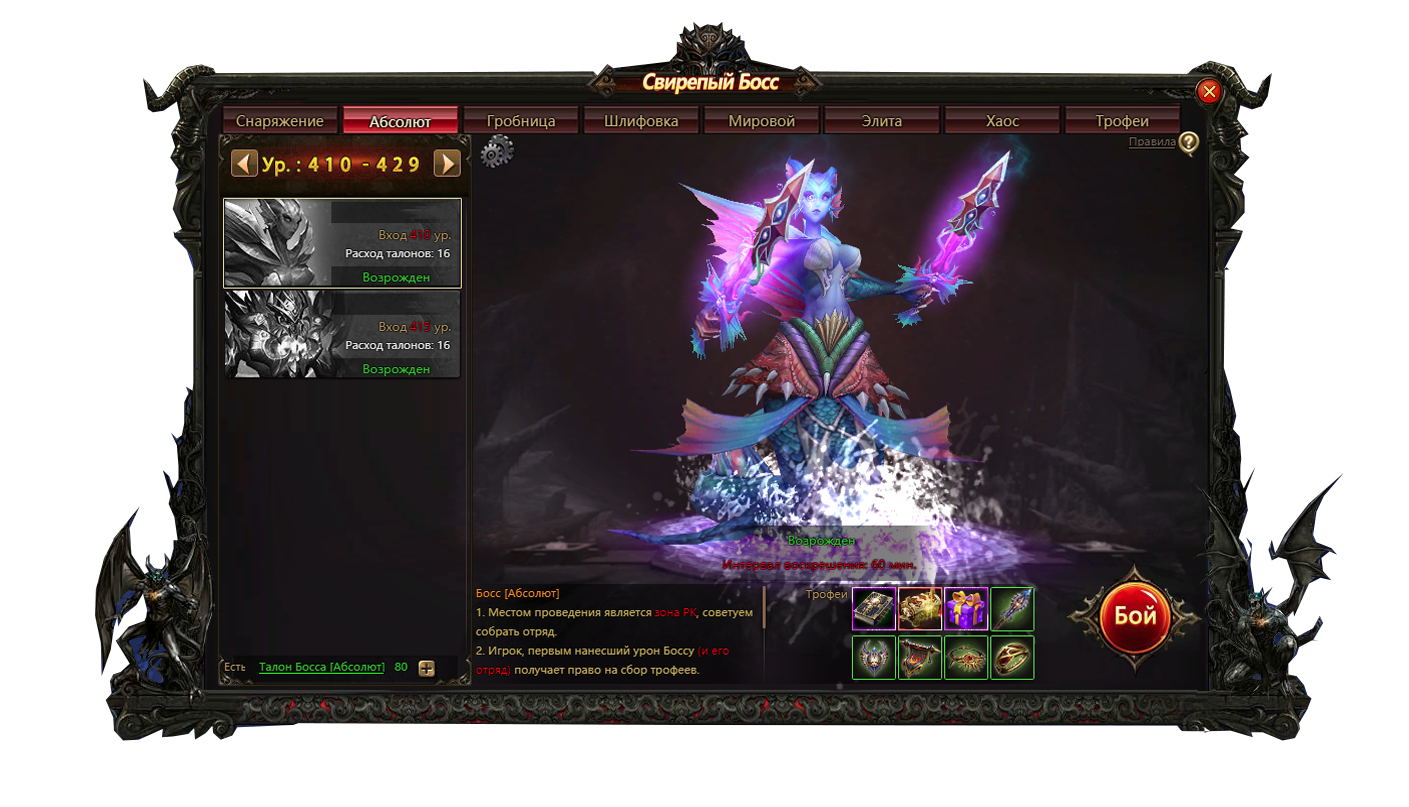This screenshot has height=807, width=1409.
Task: Open the gear settings icon
Action: [496, 152]
